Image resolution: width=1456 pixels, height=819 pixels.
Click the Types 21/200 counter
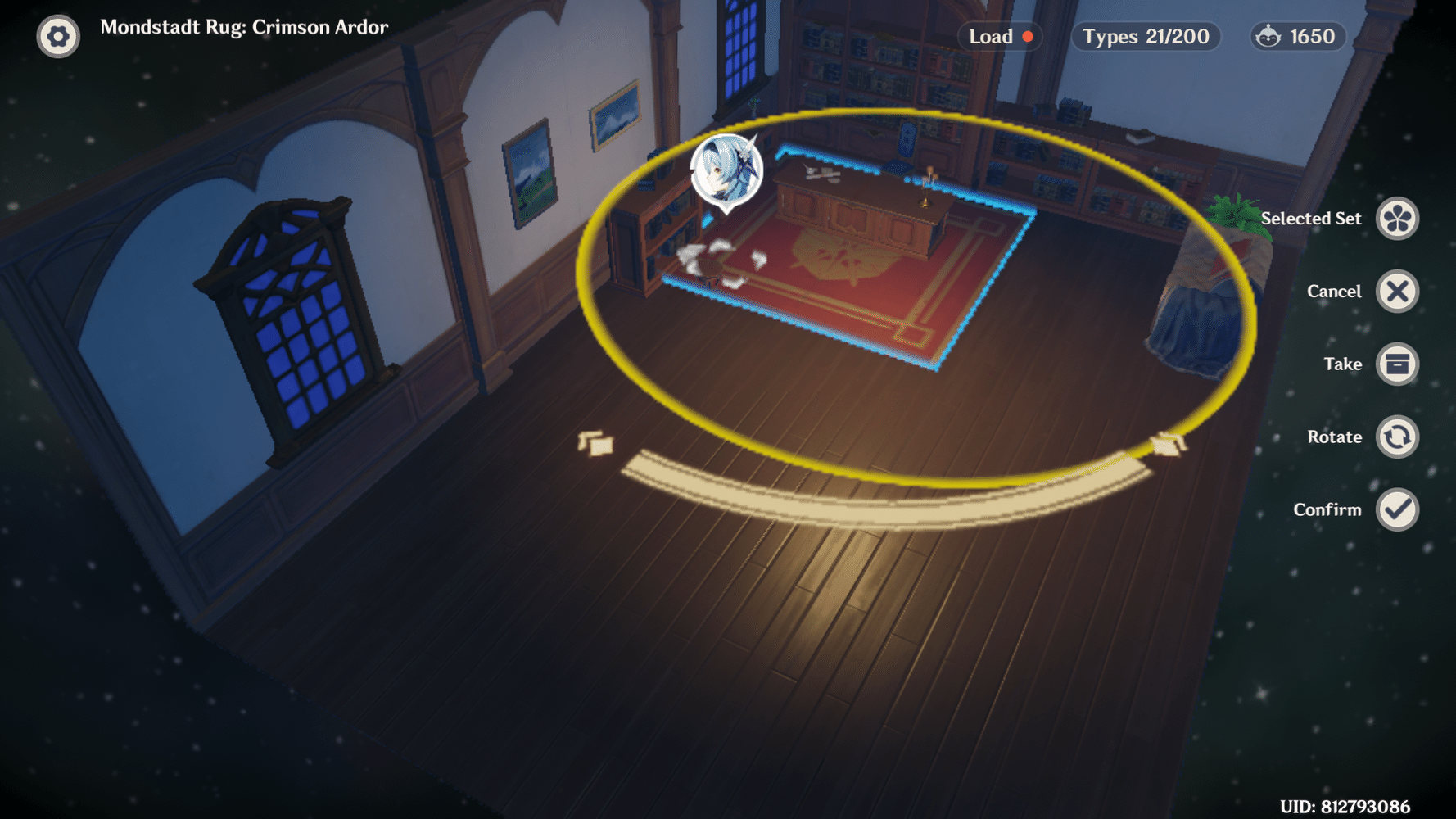(1145, 36)
